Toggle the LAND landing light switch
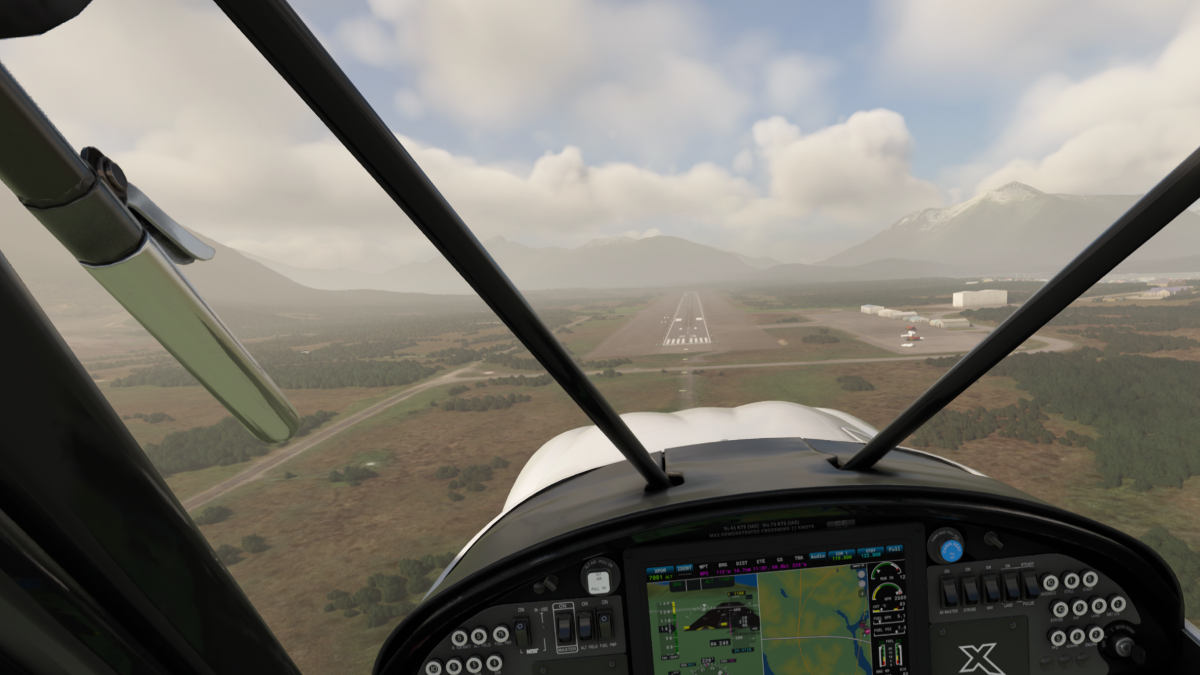 (1011, 586)
